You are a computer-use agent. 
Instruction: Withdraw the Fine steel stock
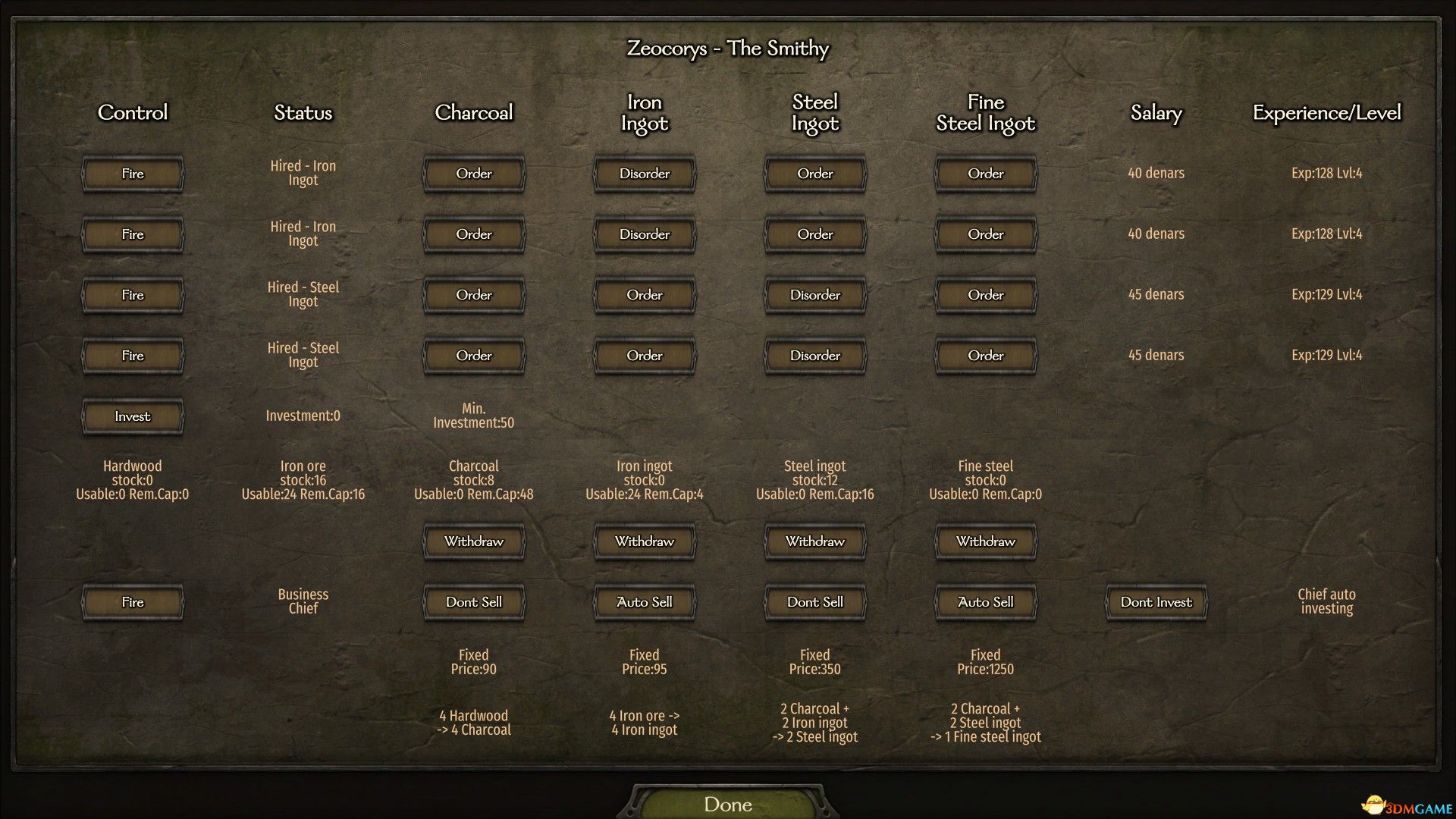986,541
